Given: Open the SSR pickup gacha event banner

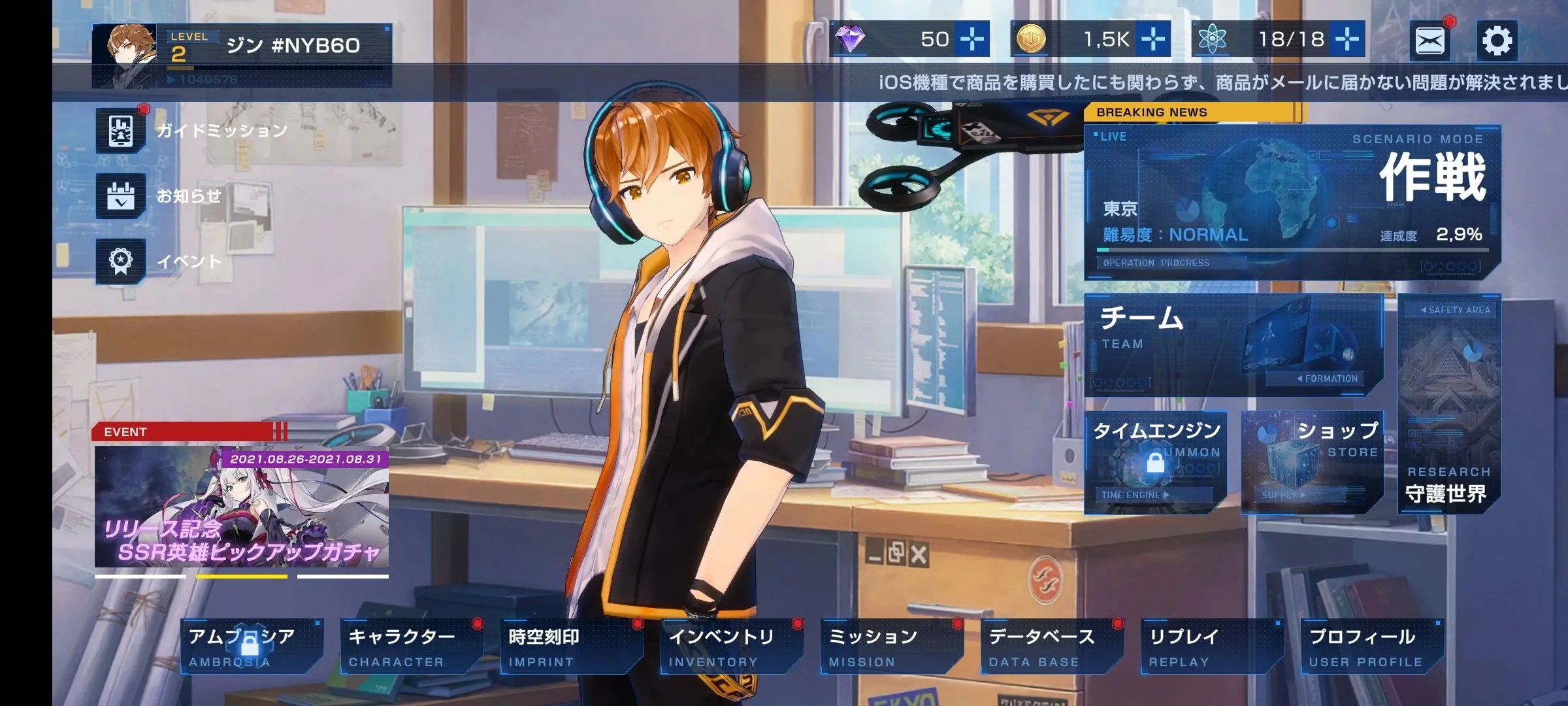Looking at the screenshot, I should click(x=242, y=507).
